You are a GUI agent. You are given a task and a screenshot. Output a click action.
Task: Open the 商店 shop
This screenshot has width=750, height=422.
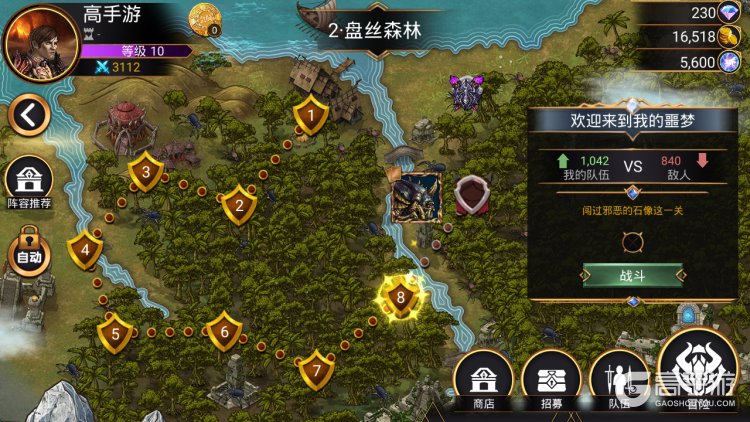[x=484, y=381]
